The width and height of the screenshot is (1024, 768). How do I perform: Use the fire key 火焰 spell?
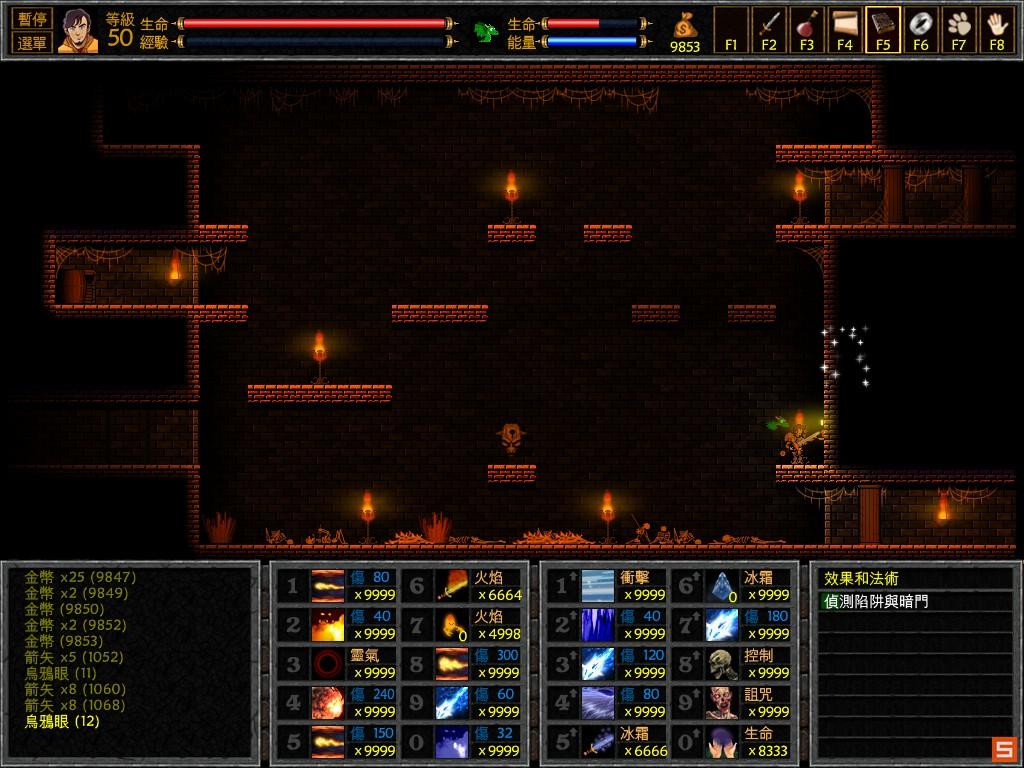(453, 625)
